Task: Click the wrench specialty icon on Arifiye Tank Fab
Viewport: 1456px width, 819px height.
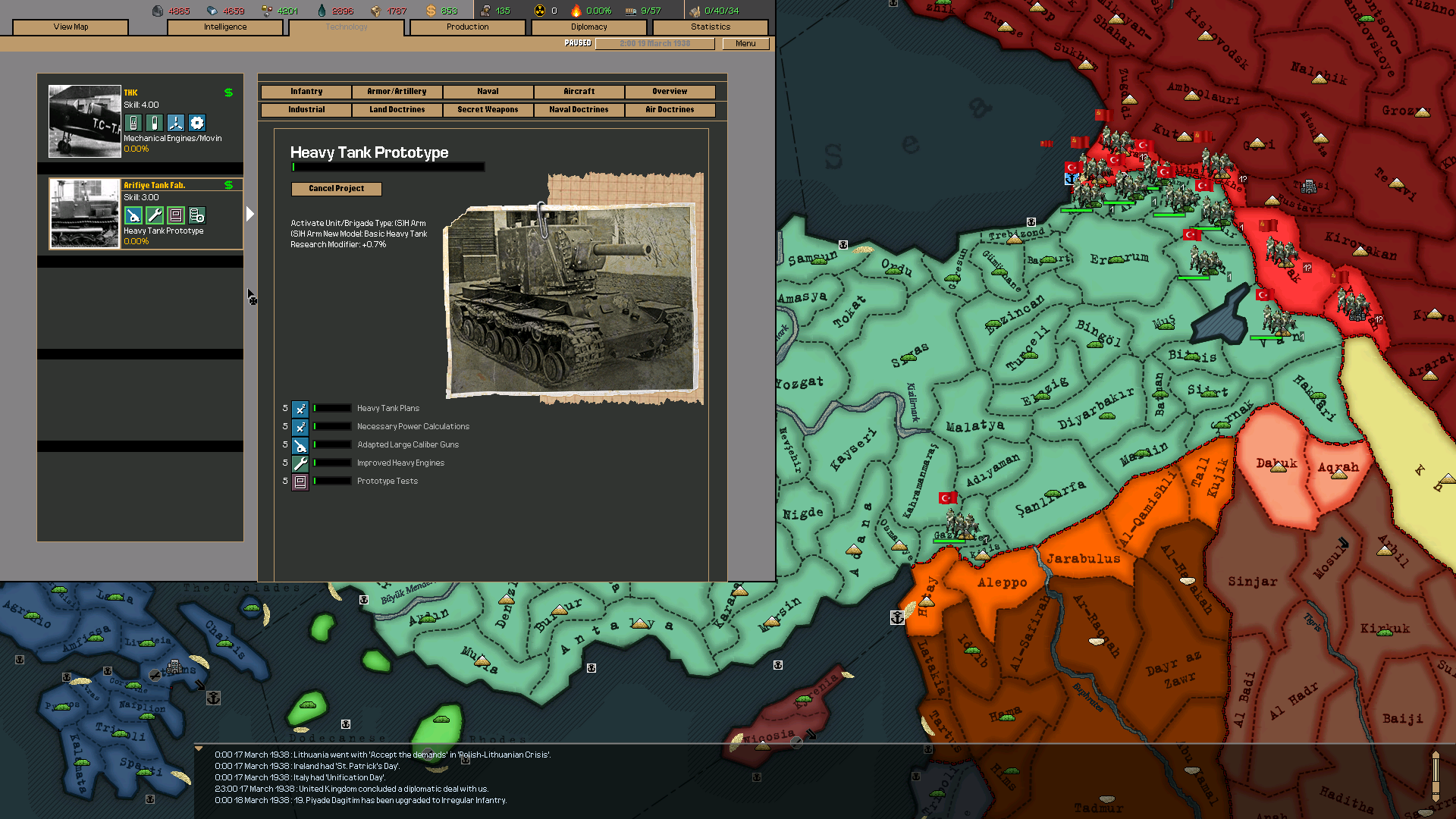Action: coord(154,215)
